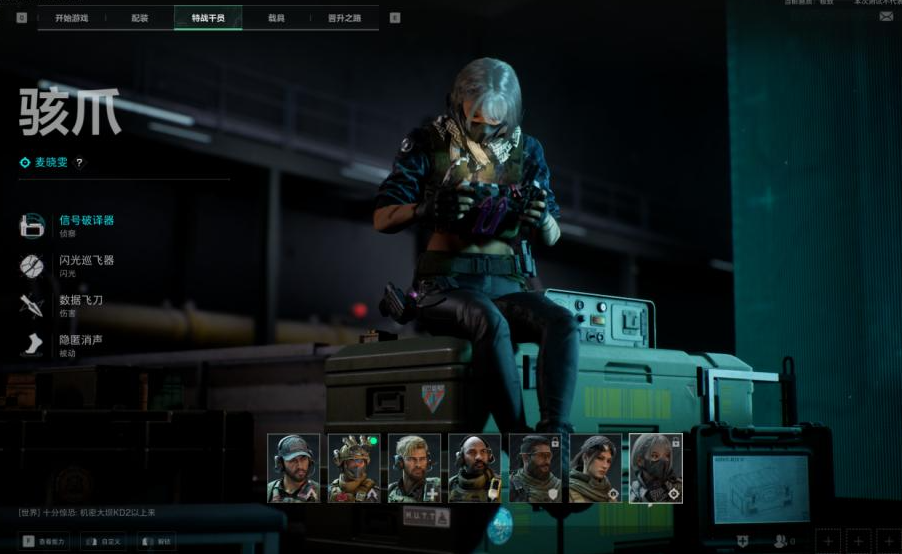Go to the 晋升之路 tab
This screenshot has height=554, width=902.
(345, 17)
